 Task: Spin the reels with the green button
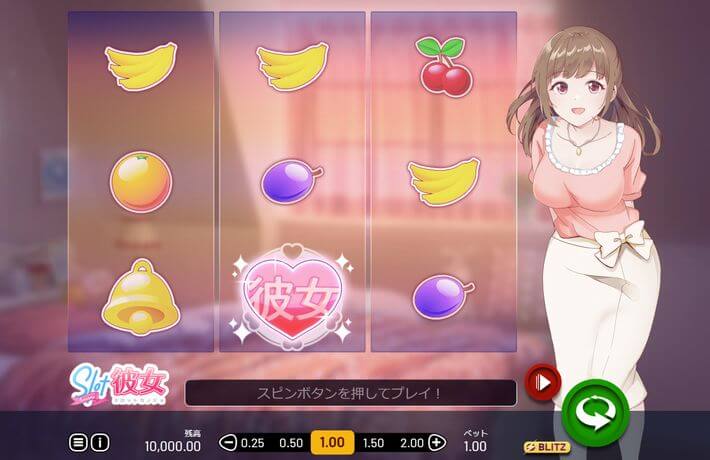point(594,408)
